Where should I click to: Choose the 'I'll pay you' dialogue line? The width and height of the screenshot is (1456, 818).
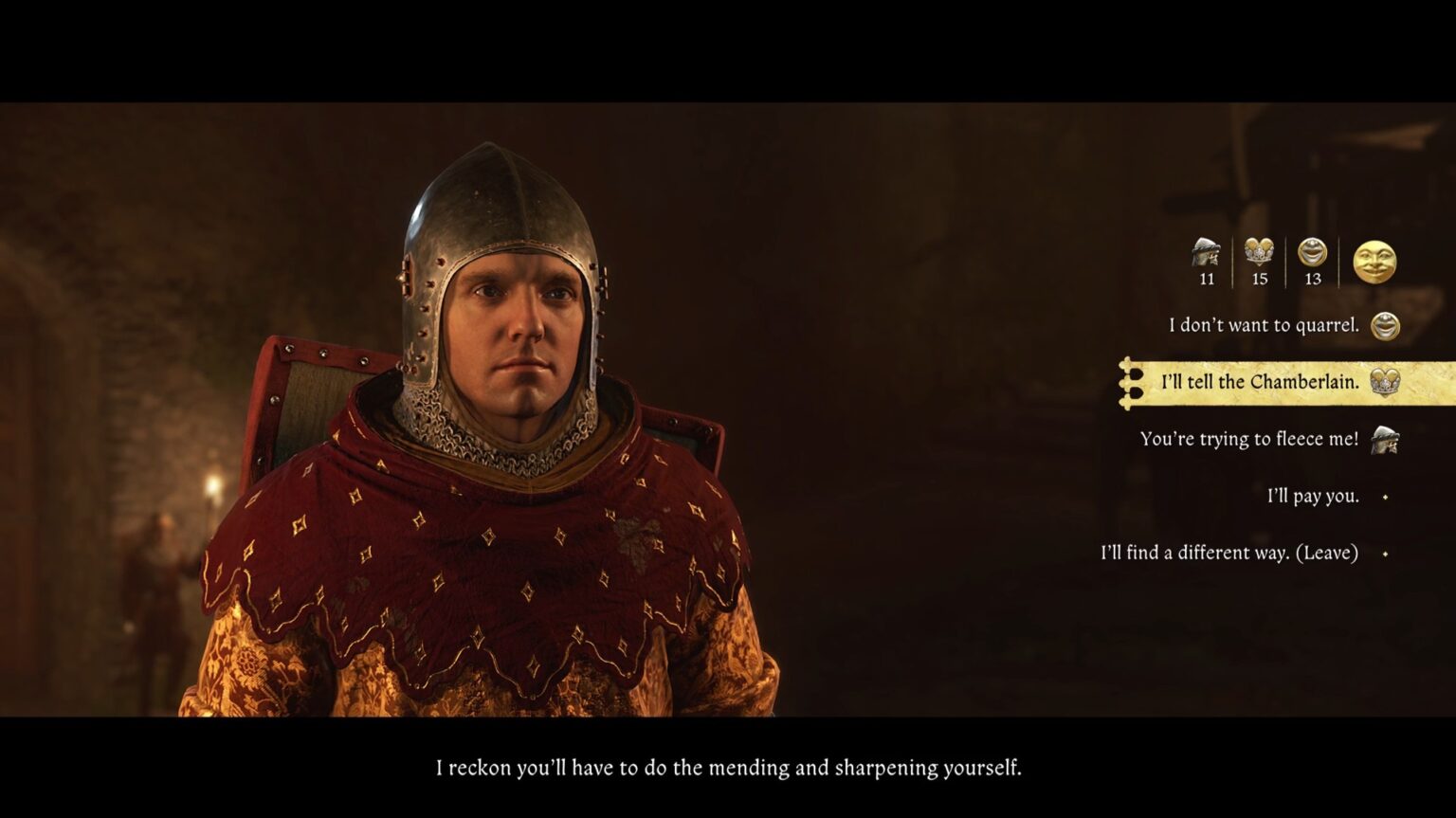1313,495
